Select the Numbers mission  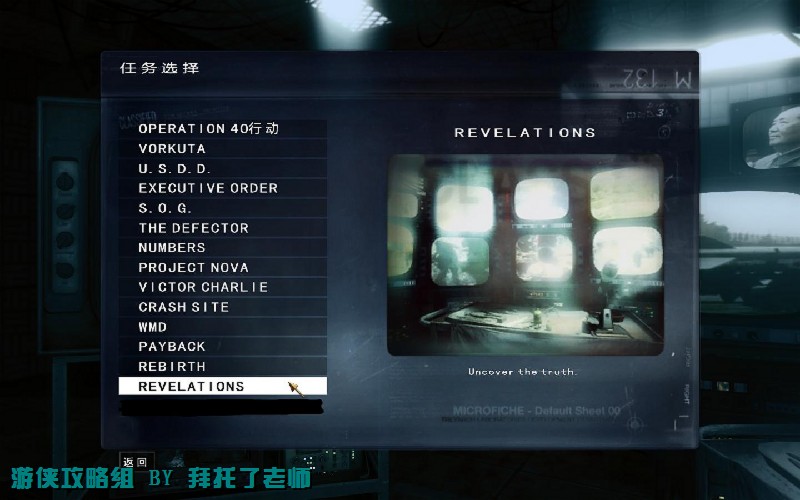click(172, 248)
